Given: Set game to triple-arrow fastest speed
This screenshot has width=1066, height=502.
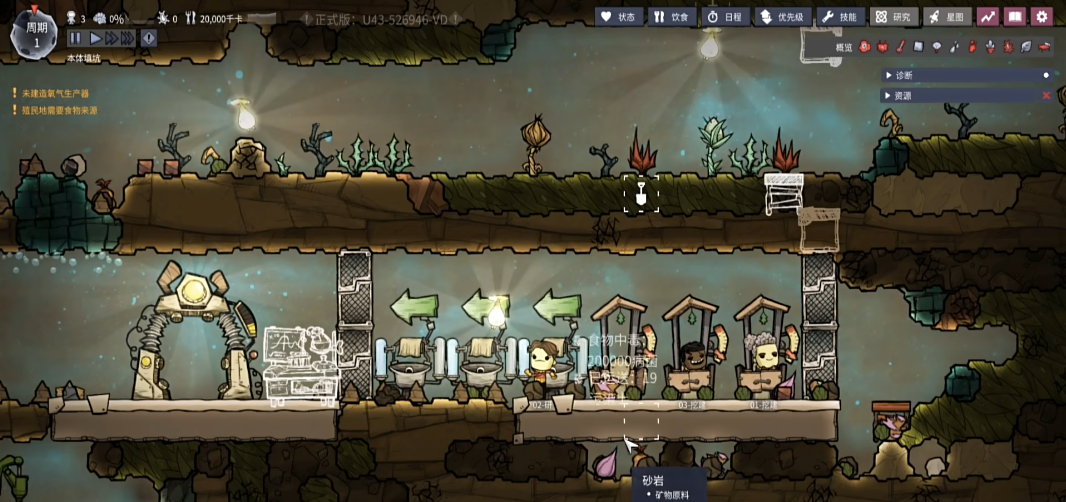Looking at the screenshot, I should tap(127, 38).
